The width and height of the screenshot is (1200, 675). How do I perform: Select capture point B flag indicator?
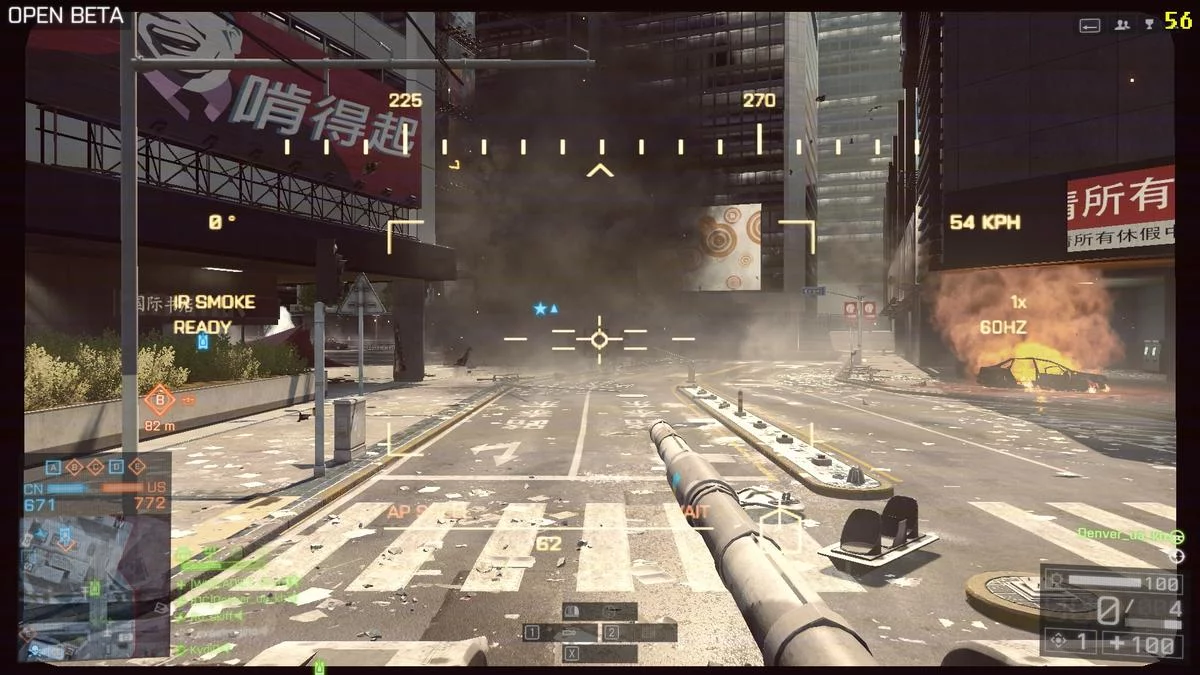pos(75,467)
